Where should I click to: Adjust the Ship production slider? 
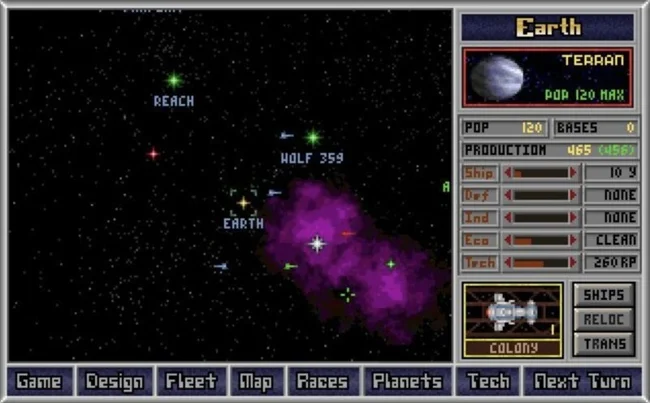(x=544, y=172)
